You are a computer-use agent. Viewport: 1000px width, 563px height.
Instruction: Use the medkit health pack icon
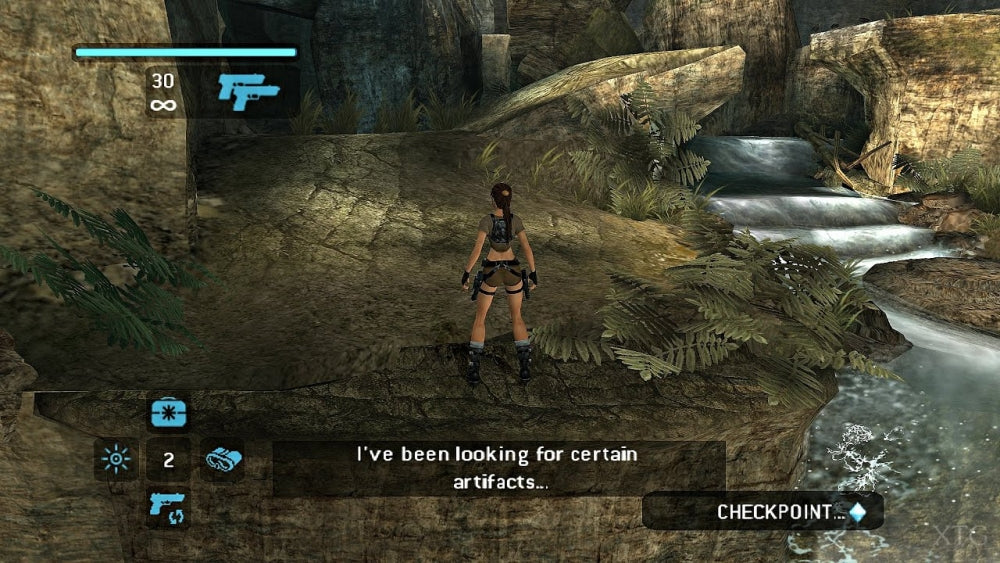(167, 413)
